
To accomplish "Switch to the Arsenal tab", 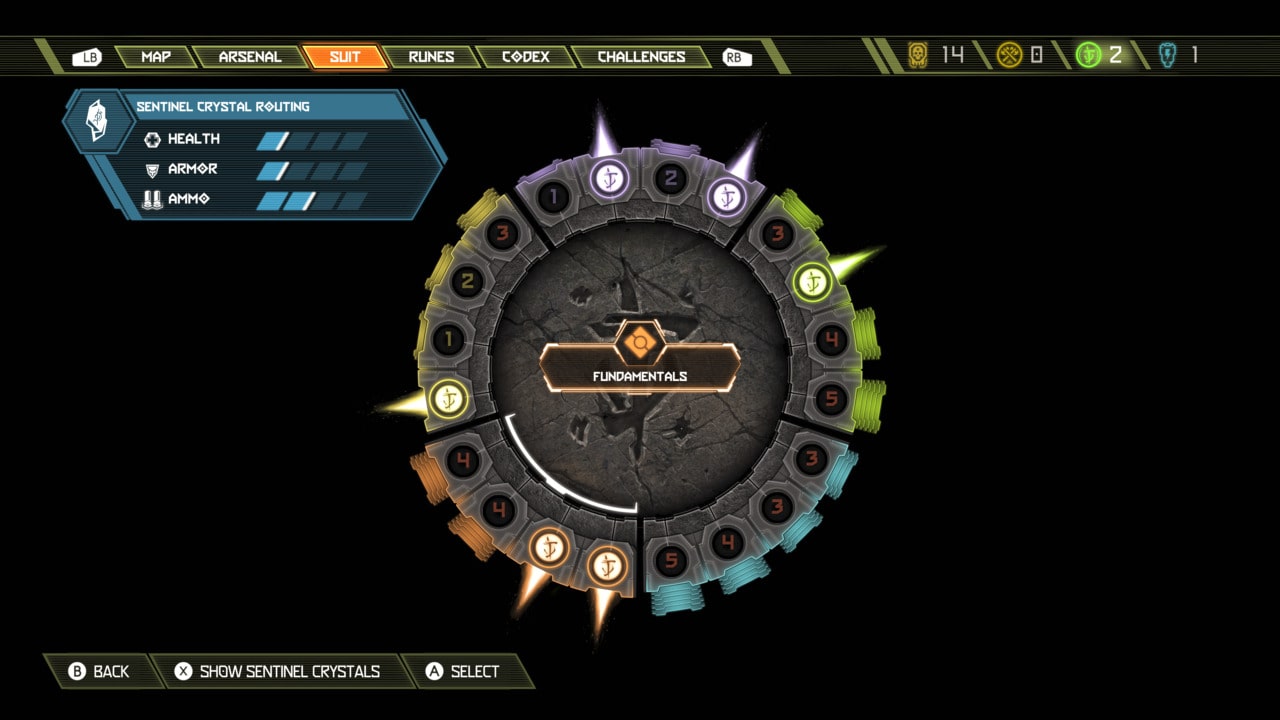I will point(250,57).
